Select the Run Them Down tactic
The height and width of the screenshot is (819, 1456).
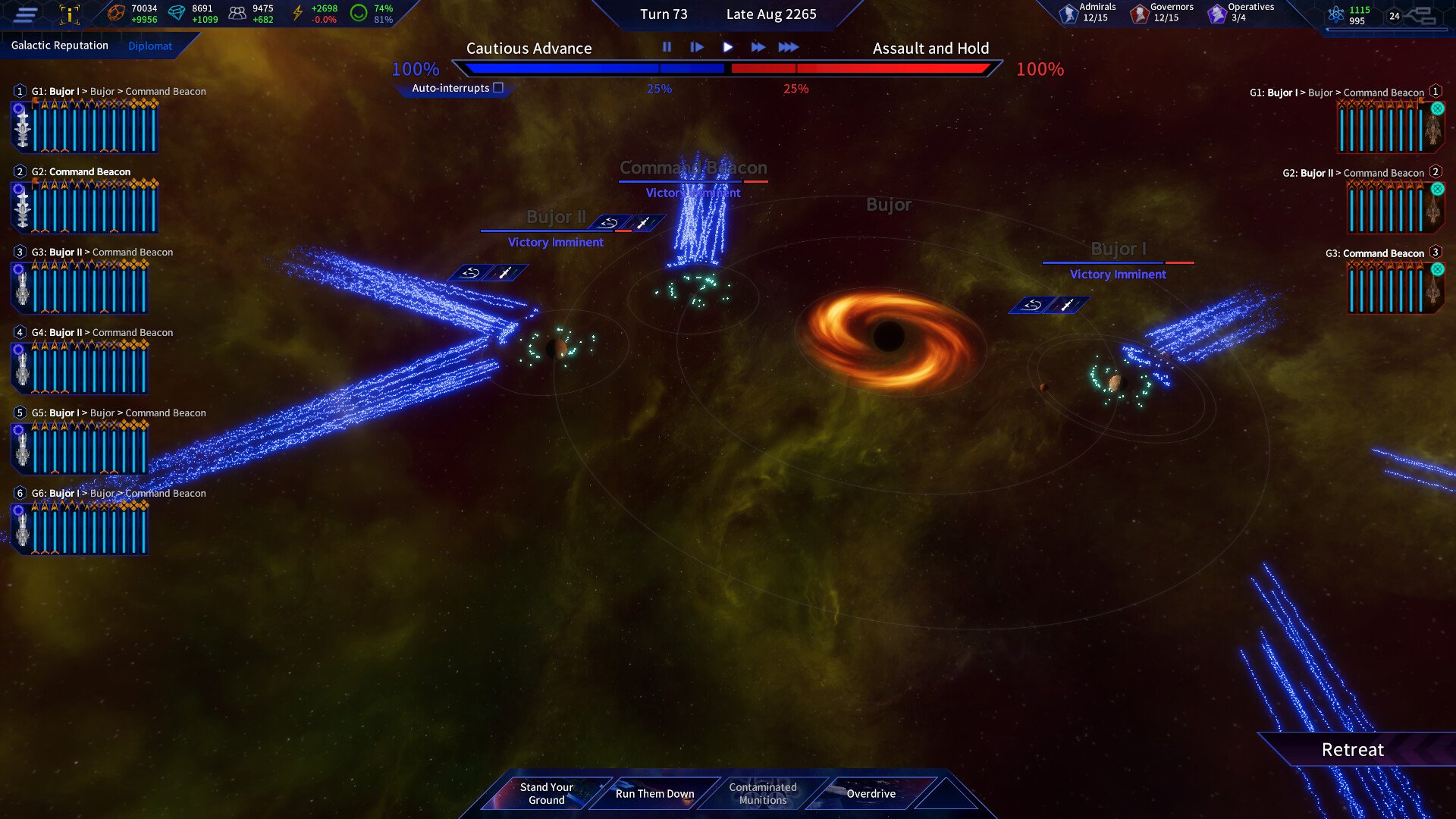pyautogui.click(x=654, y=793)
